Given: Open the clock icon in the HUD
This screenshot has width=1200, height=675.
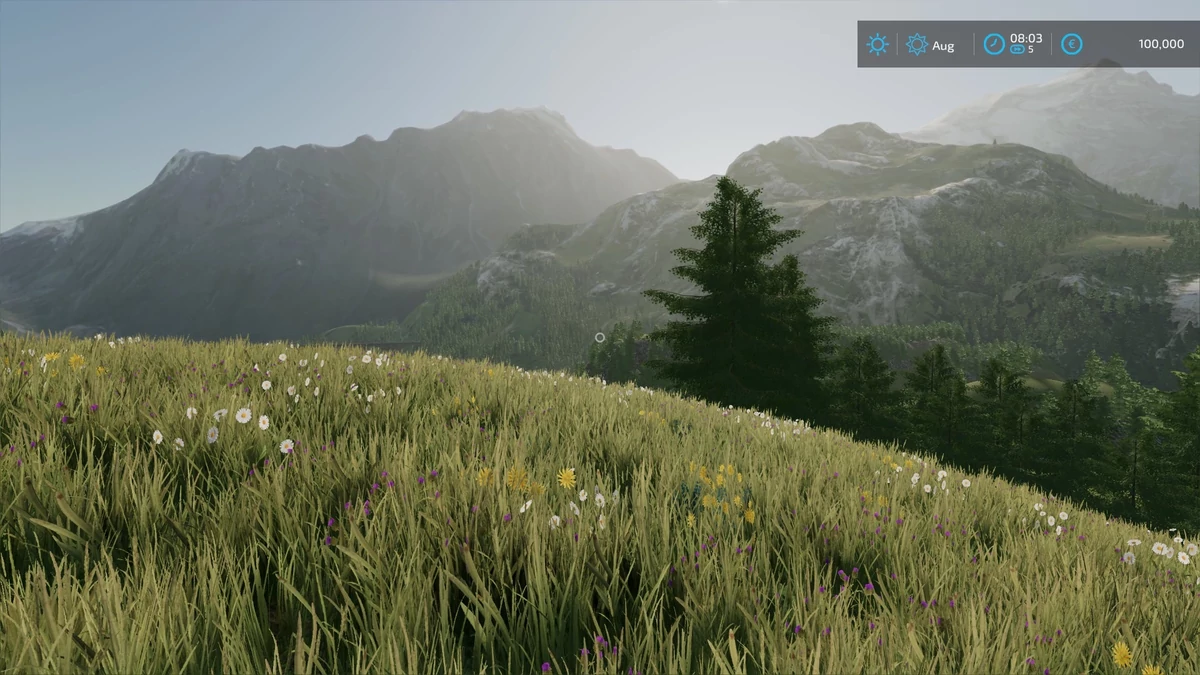Looking at the screenshot, I should (994, 44).
